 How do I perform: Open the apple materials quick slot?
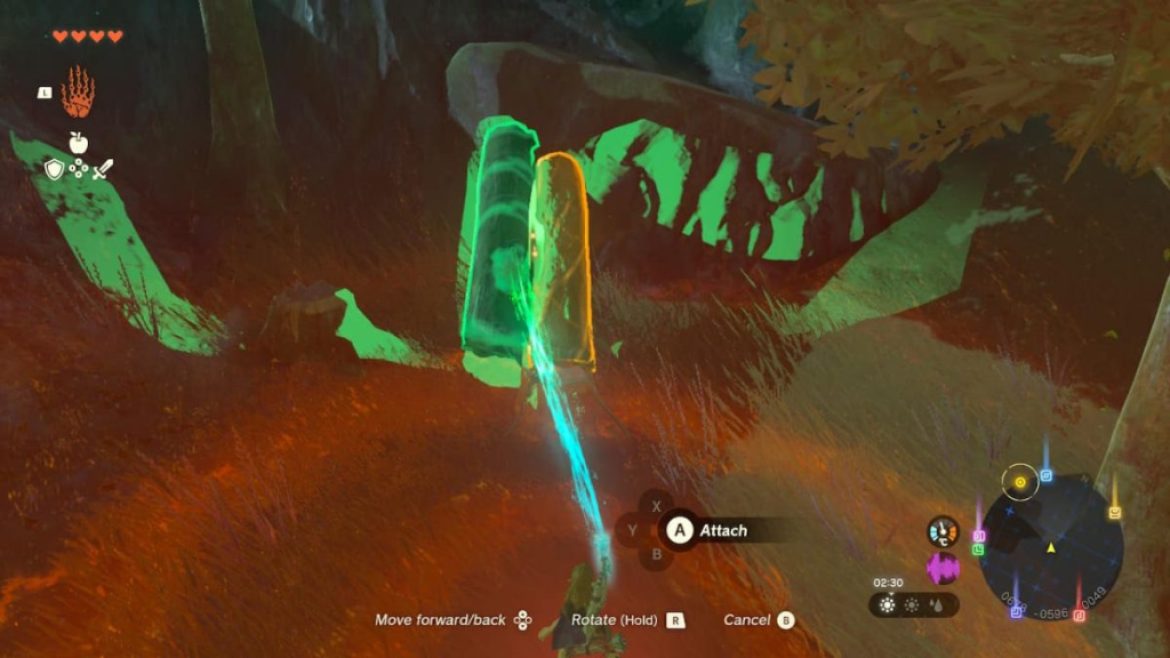click(x=78, y=143)
